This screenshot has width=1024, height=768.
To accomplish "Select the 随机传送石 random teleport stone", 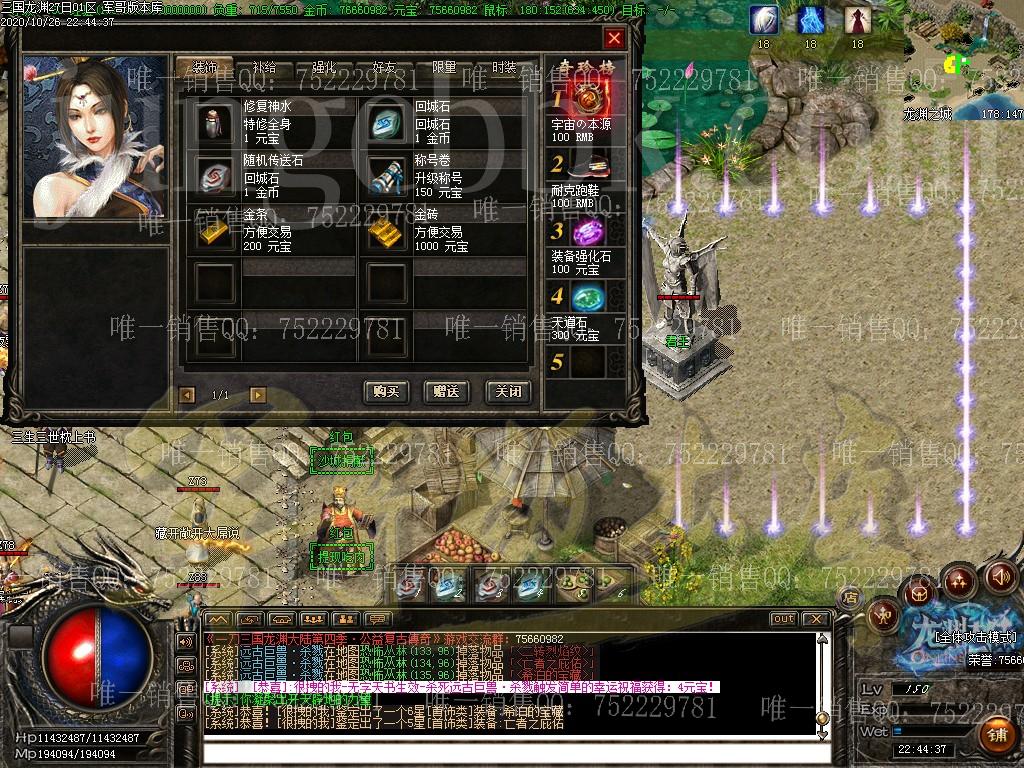I will [x=214, y=176].
